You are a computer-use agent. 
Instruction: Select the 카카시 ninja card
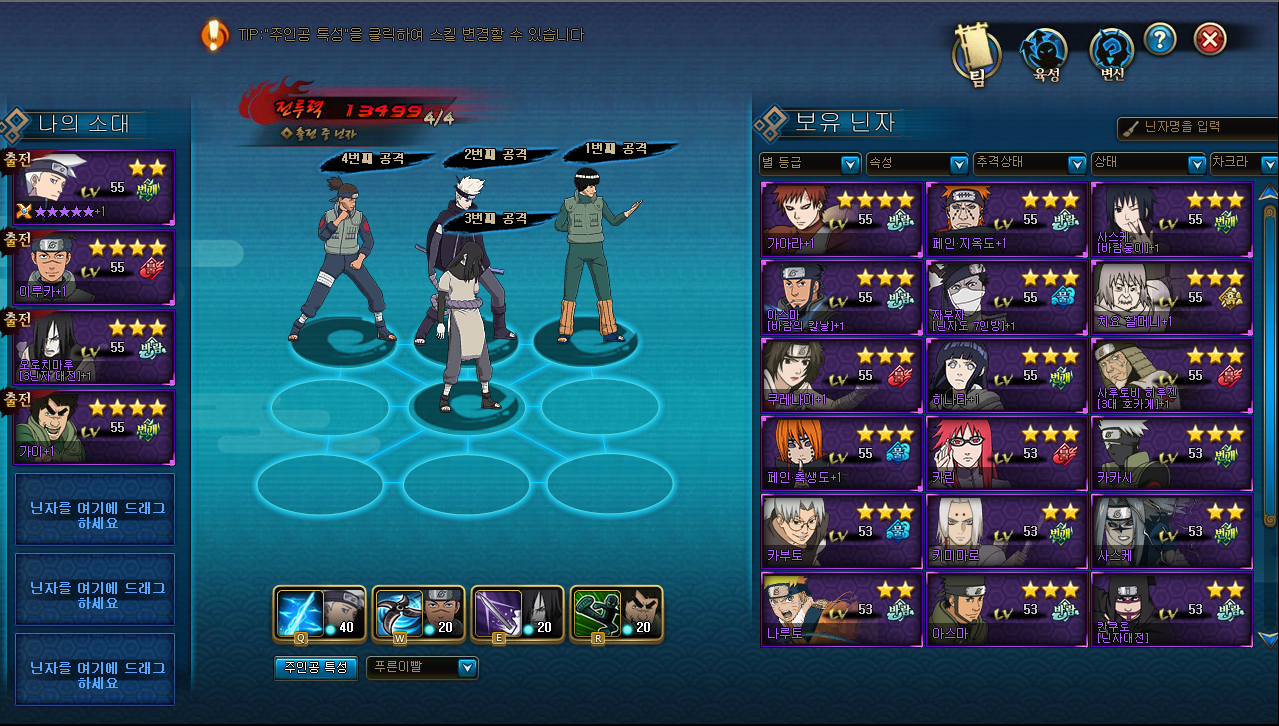tap(1171, 453)
